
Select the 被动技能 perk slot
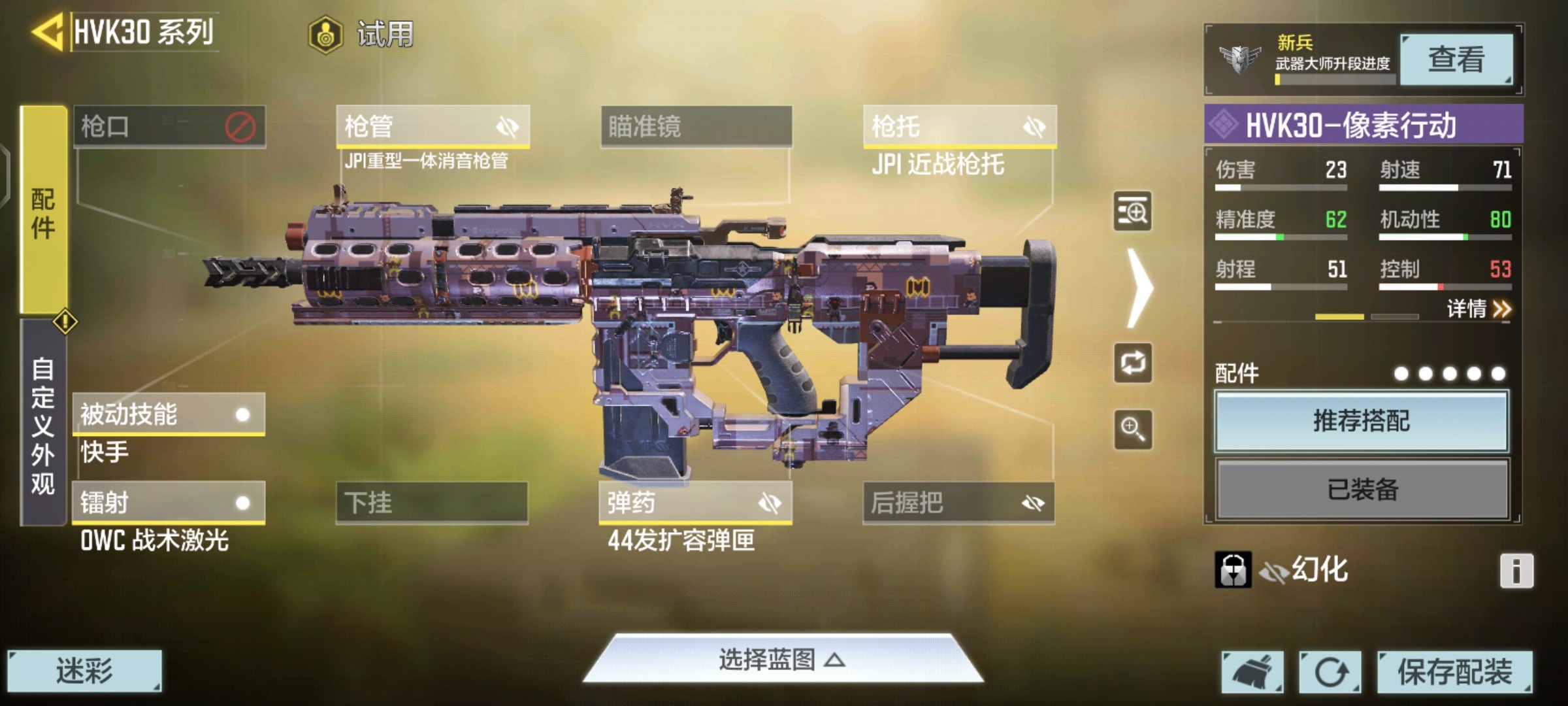coord(168,414)
